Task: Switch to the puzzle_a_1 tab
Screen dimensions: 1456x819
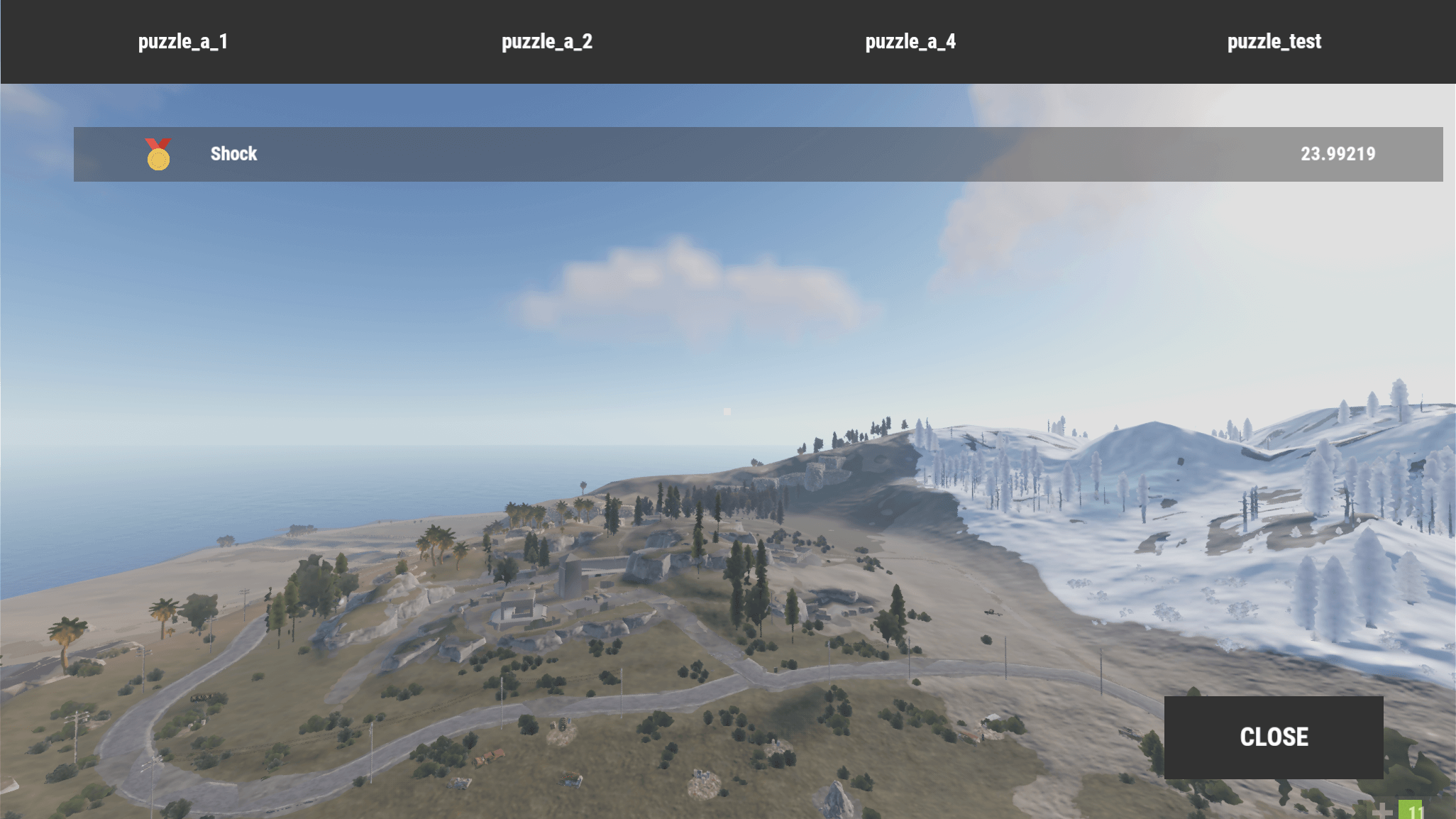Action: click(182, 42)
